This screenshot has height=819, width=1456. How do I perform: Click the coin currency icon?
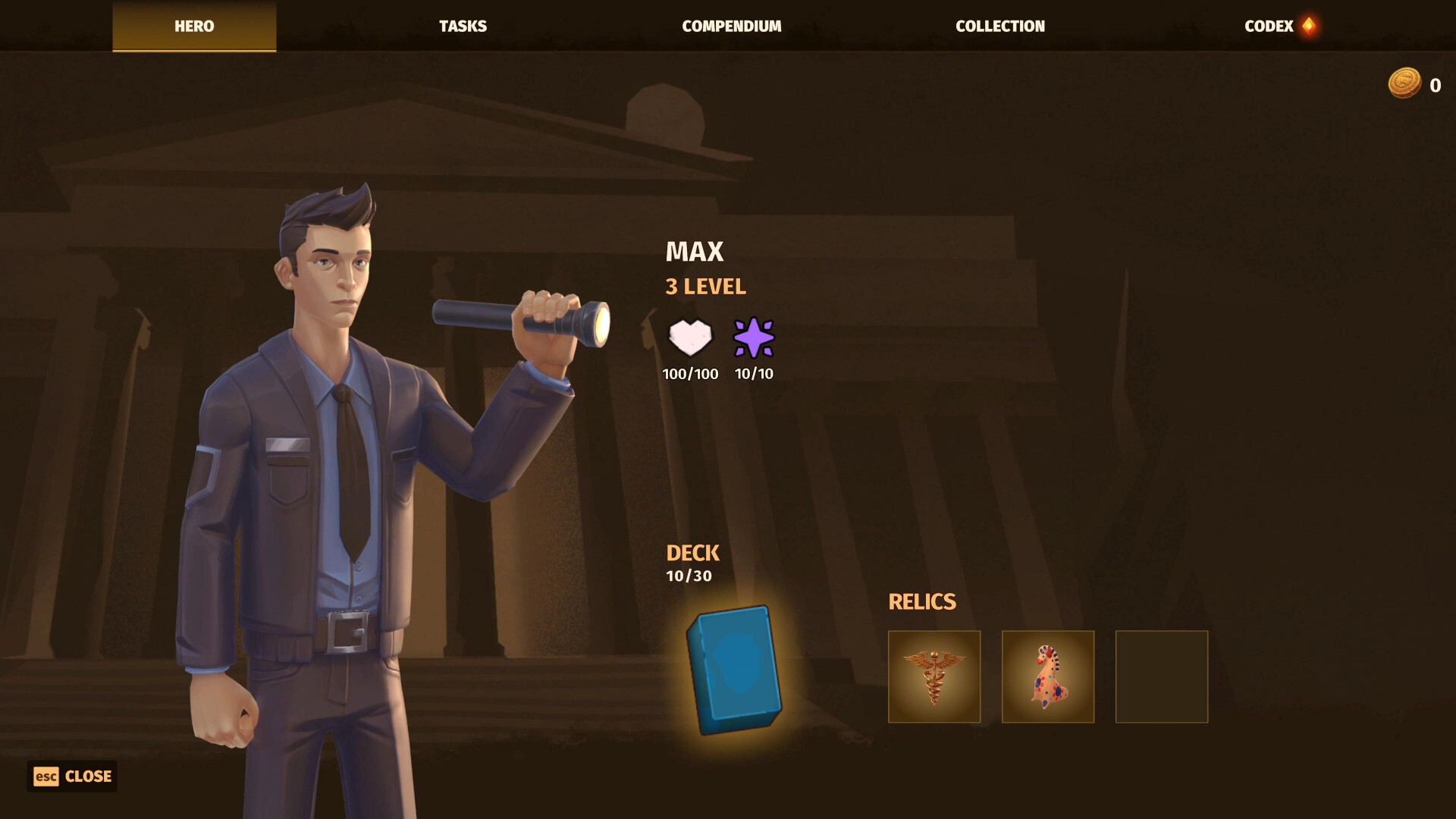pos(1407,84)
